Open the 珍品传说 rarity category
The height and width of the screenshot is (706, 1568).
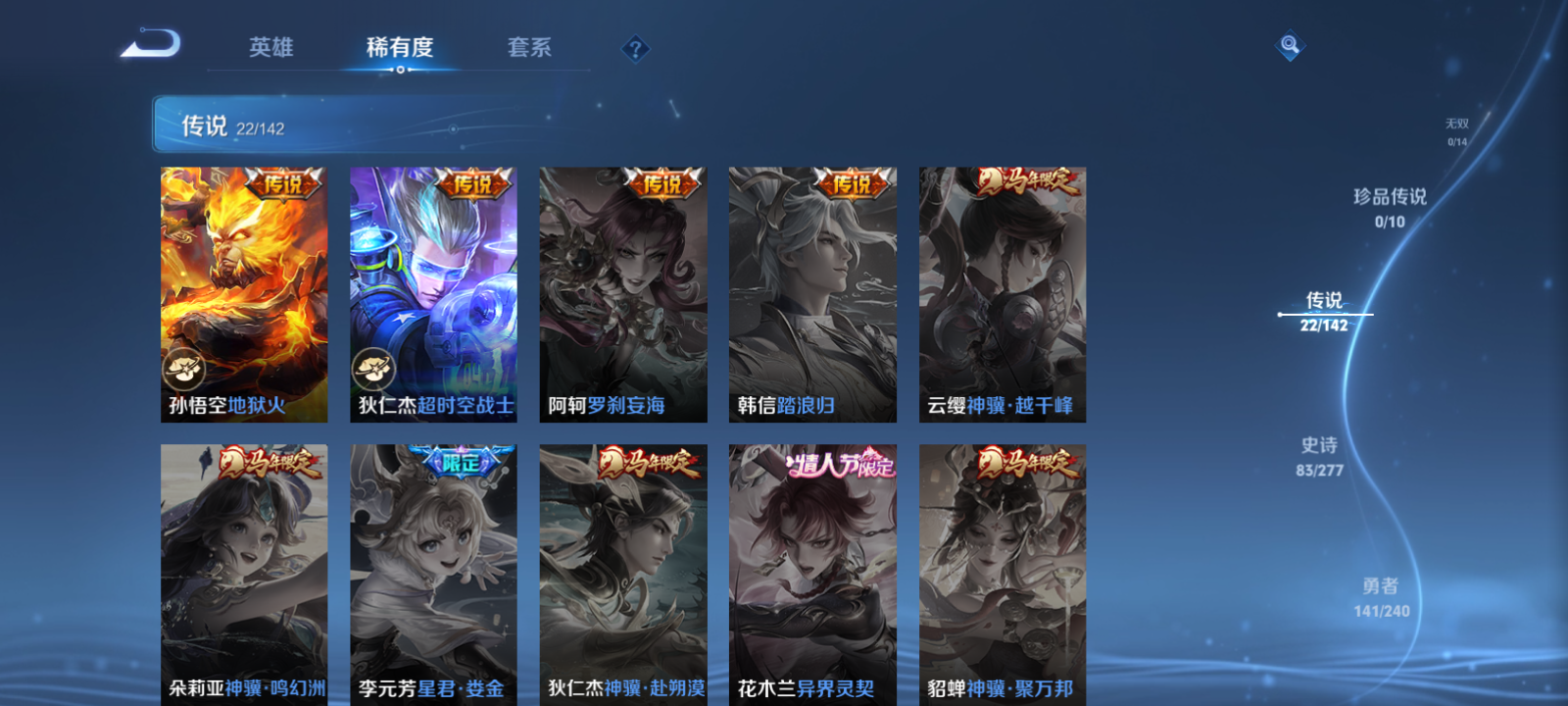coord(1389,208)
